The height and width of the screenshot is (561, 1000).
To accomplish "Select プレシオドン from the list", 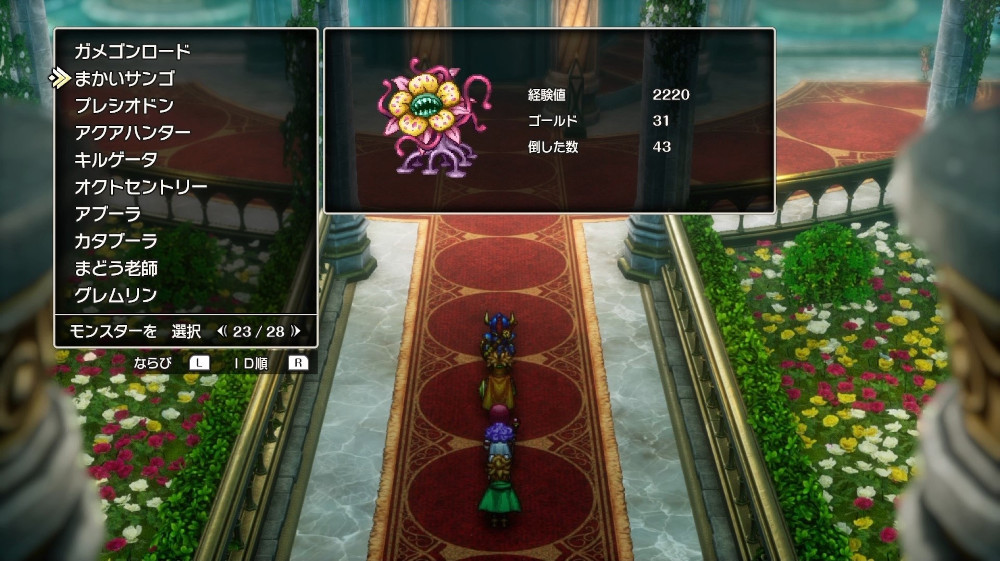I will coord(124,105).
